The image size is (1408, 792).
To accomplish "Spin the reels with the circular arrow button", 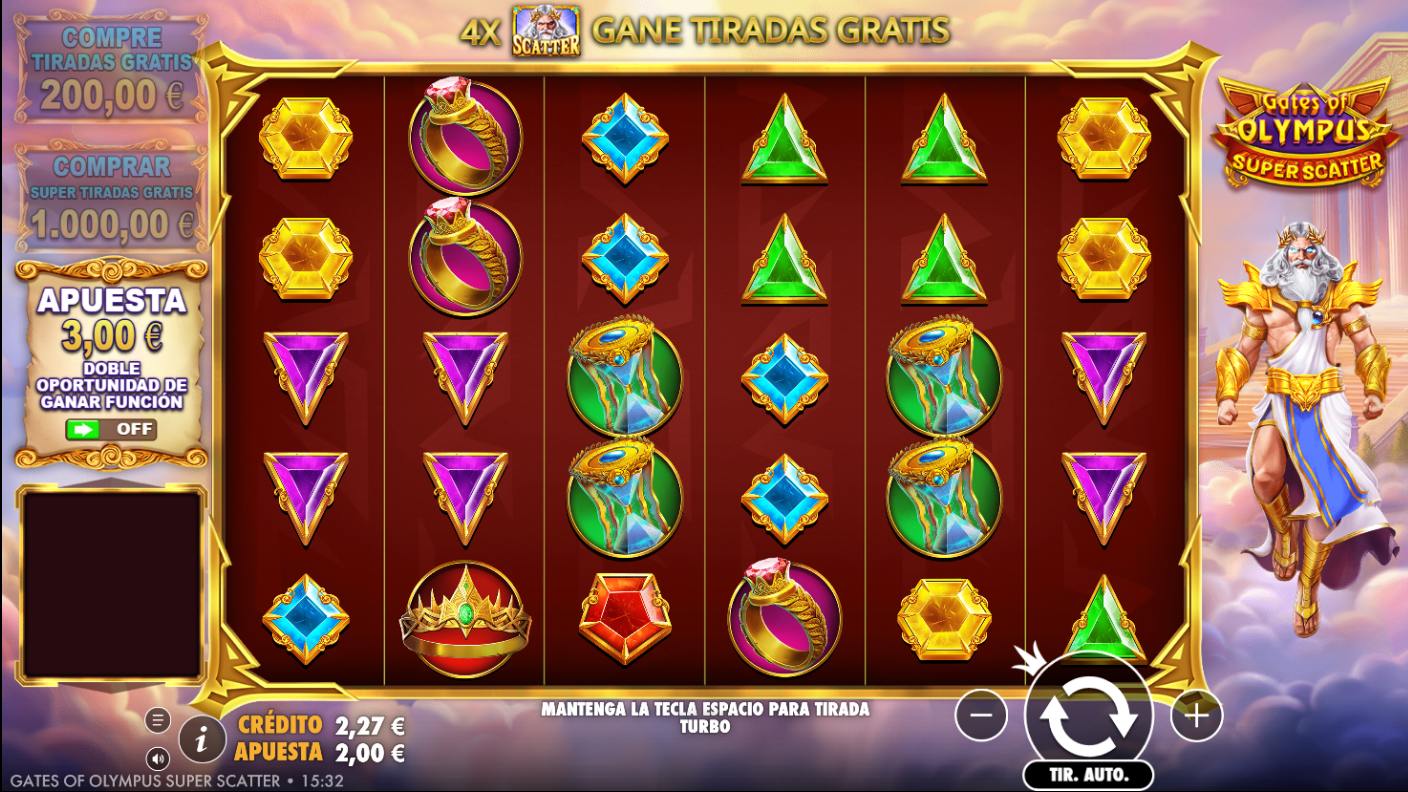I will coord(1089,714).
